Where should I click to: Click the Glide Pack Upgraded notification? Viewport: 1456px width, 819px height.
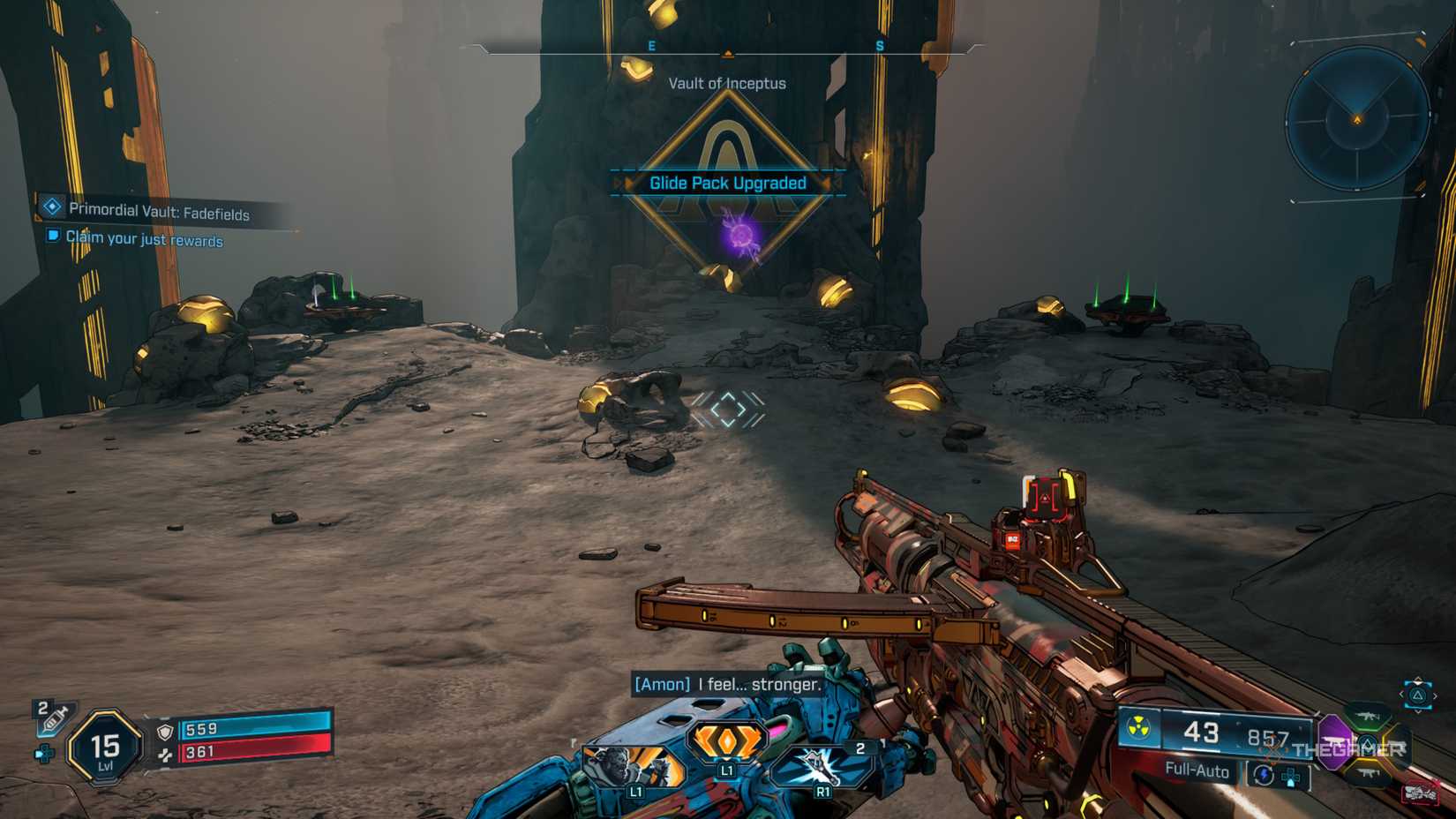pyautogui.click(x=726, y=183)
